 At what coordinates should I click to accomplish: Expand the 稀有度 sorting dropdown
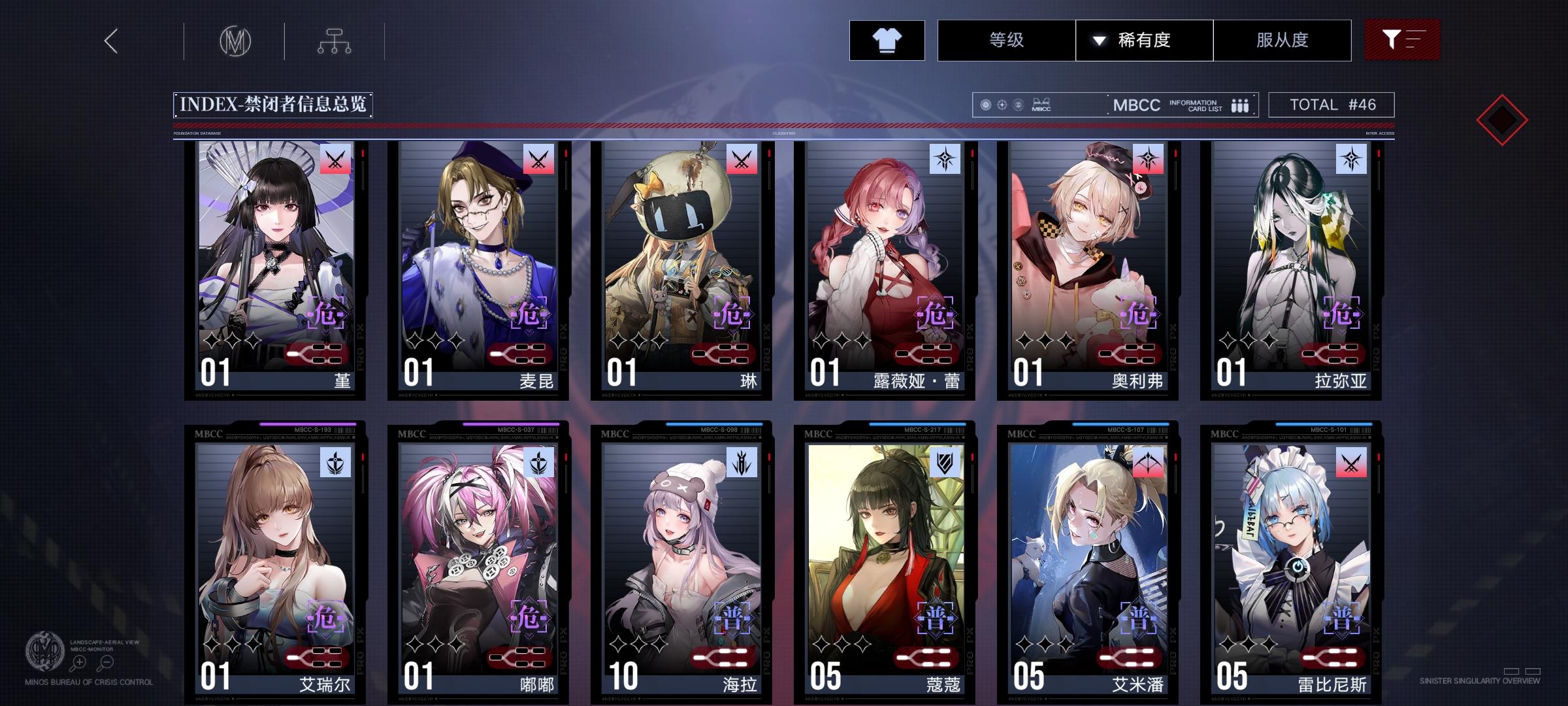pos(1098,41)
